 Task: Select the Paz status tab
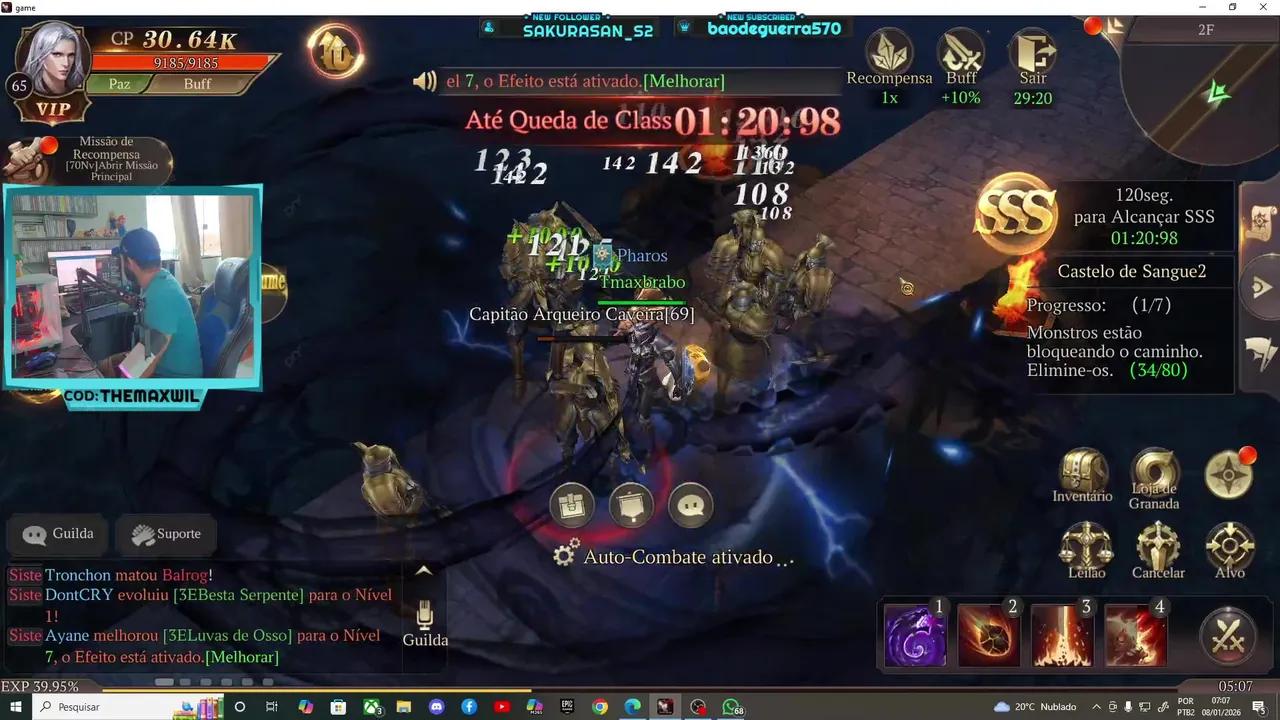(x=118, y=84)
